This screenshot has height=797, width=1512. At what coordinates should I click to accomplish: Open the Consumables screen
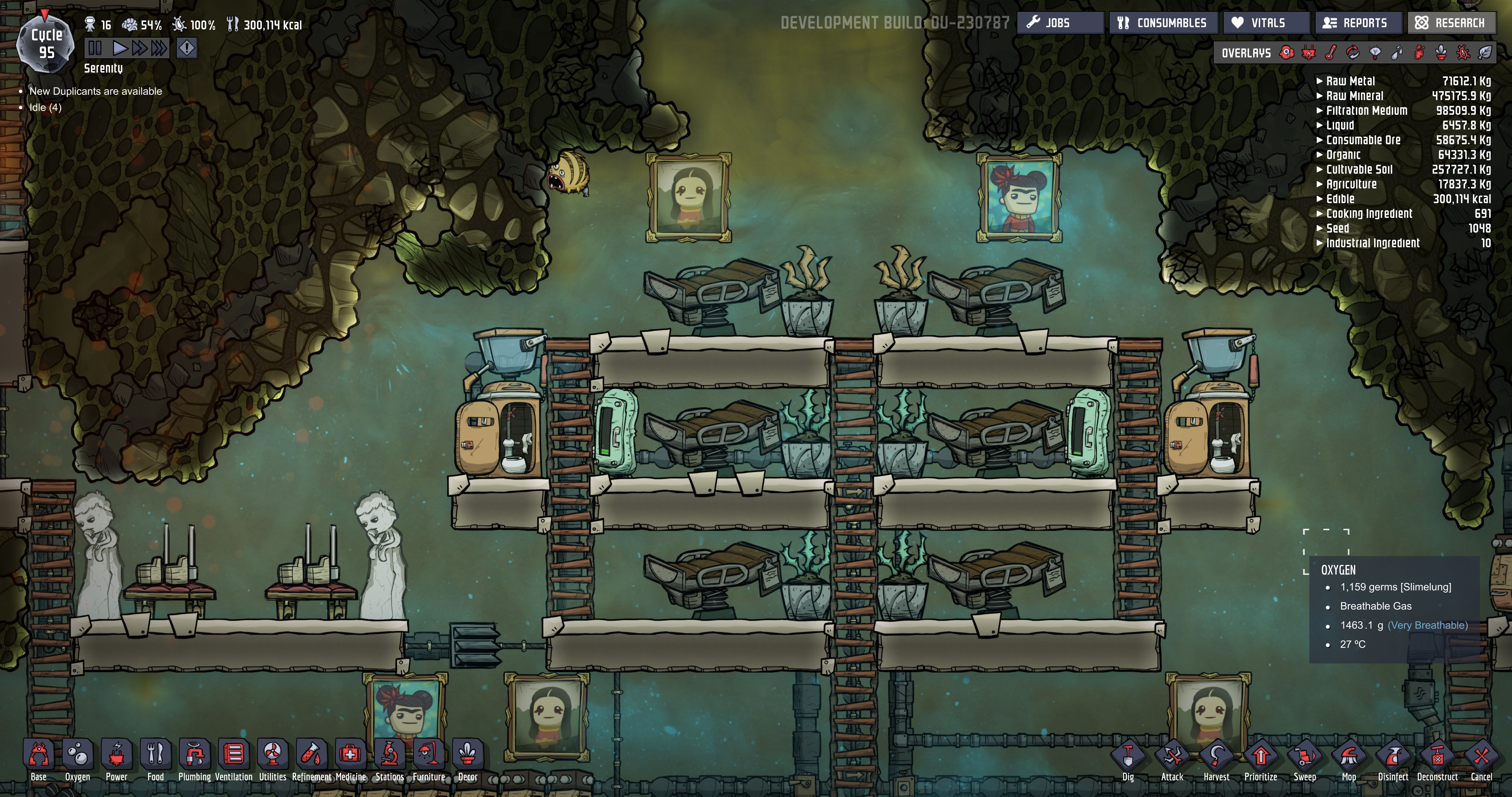[1162, 23]
